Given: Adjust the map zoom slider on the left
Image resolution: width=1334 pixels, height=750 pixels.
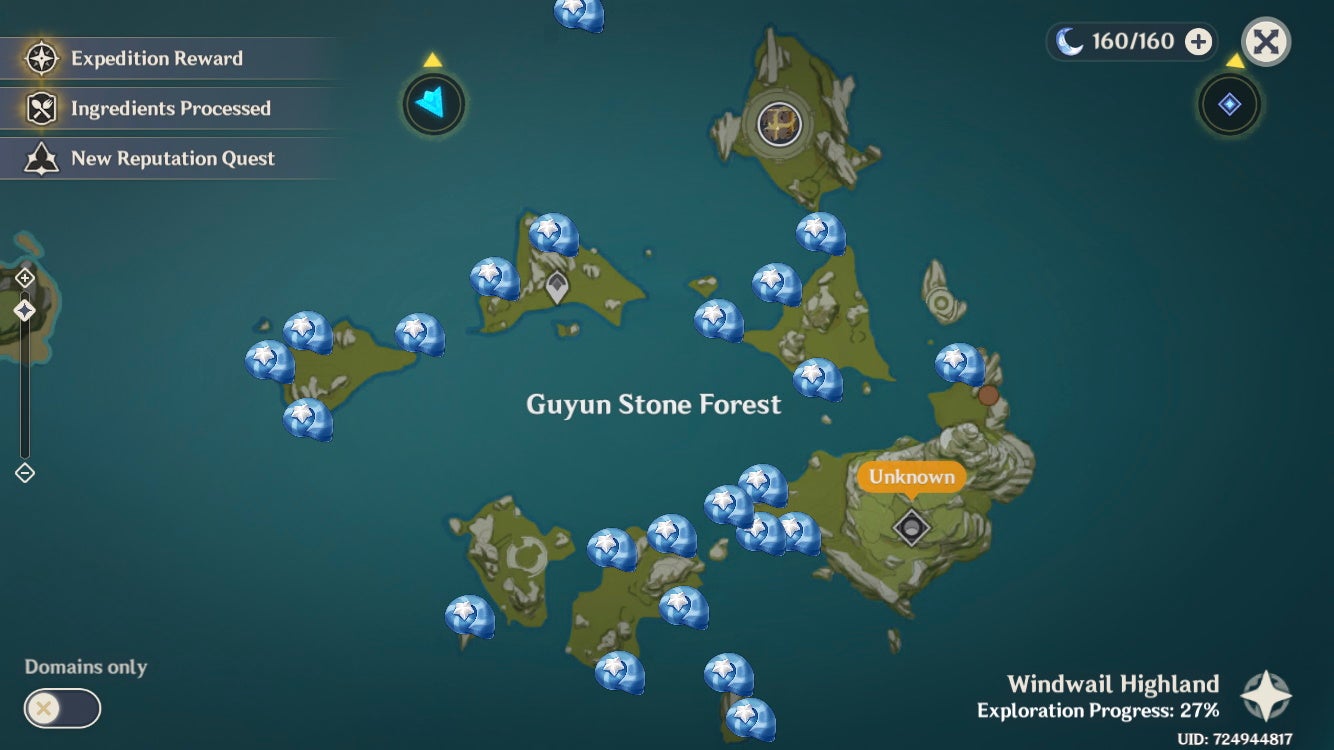Looking at the screenshot, I should pyautogui.click(x=22, y=310).
